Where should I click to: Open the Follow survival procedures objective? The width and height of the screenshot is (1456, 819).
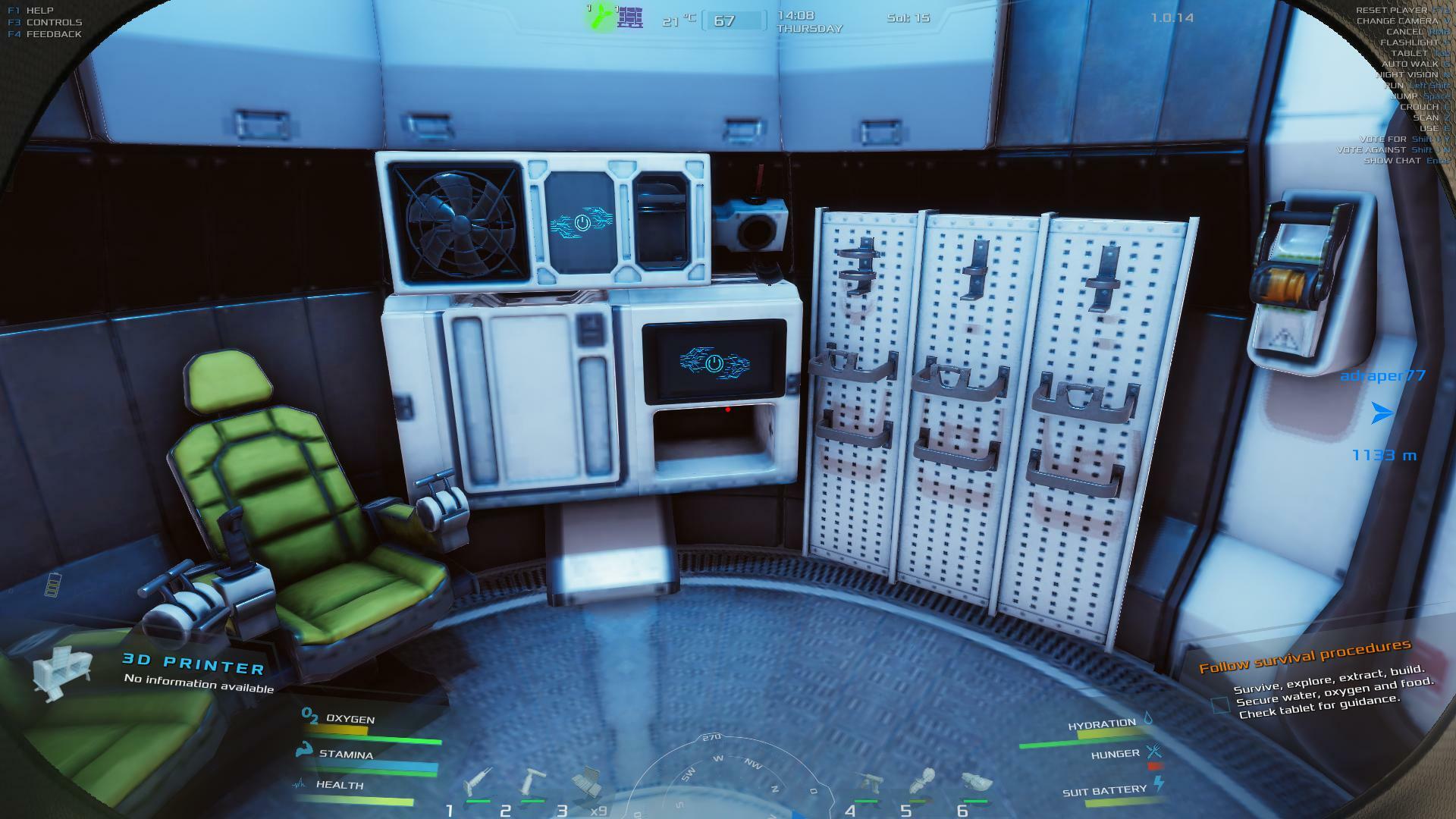click(1304, 657)
